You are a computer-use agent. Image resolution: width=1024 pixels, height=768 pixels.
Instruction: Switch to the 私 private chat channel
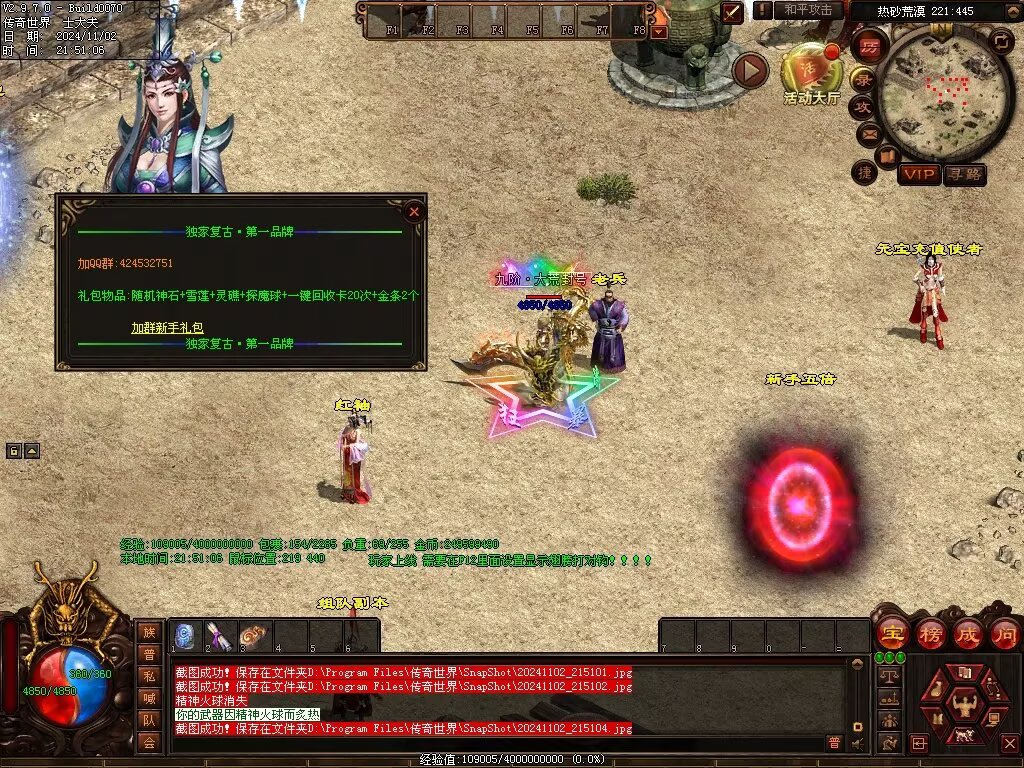point(149,676)
